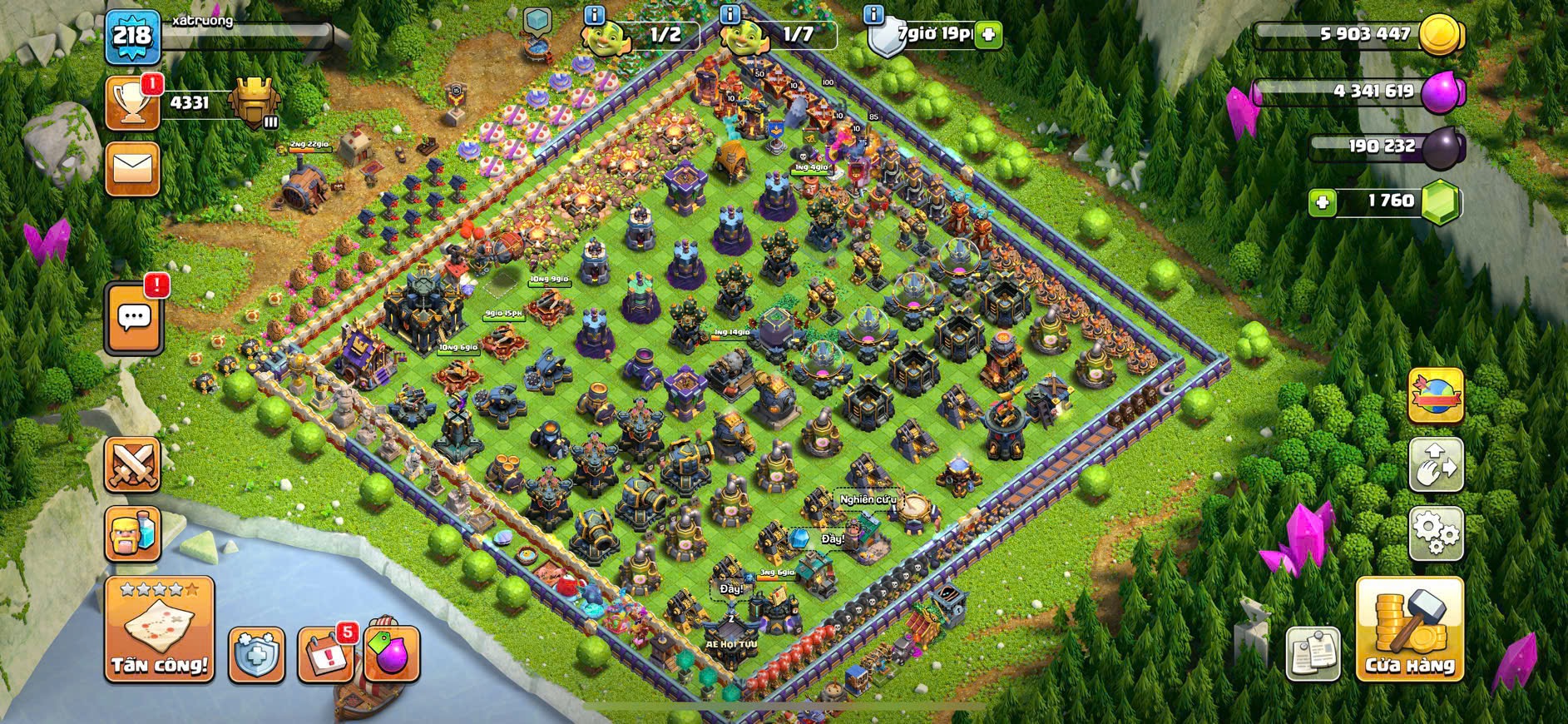Screen dimensions: 1568x724
Task: Open the trophy league rankings
Action: [x=132, y=104]
